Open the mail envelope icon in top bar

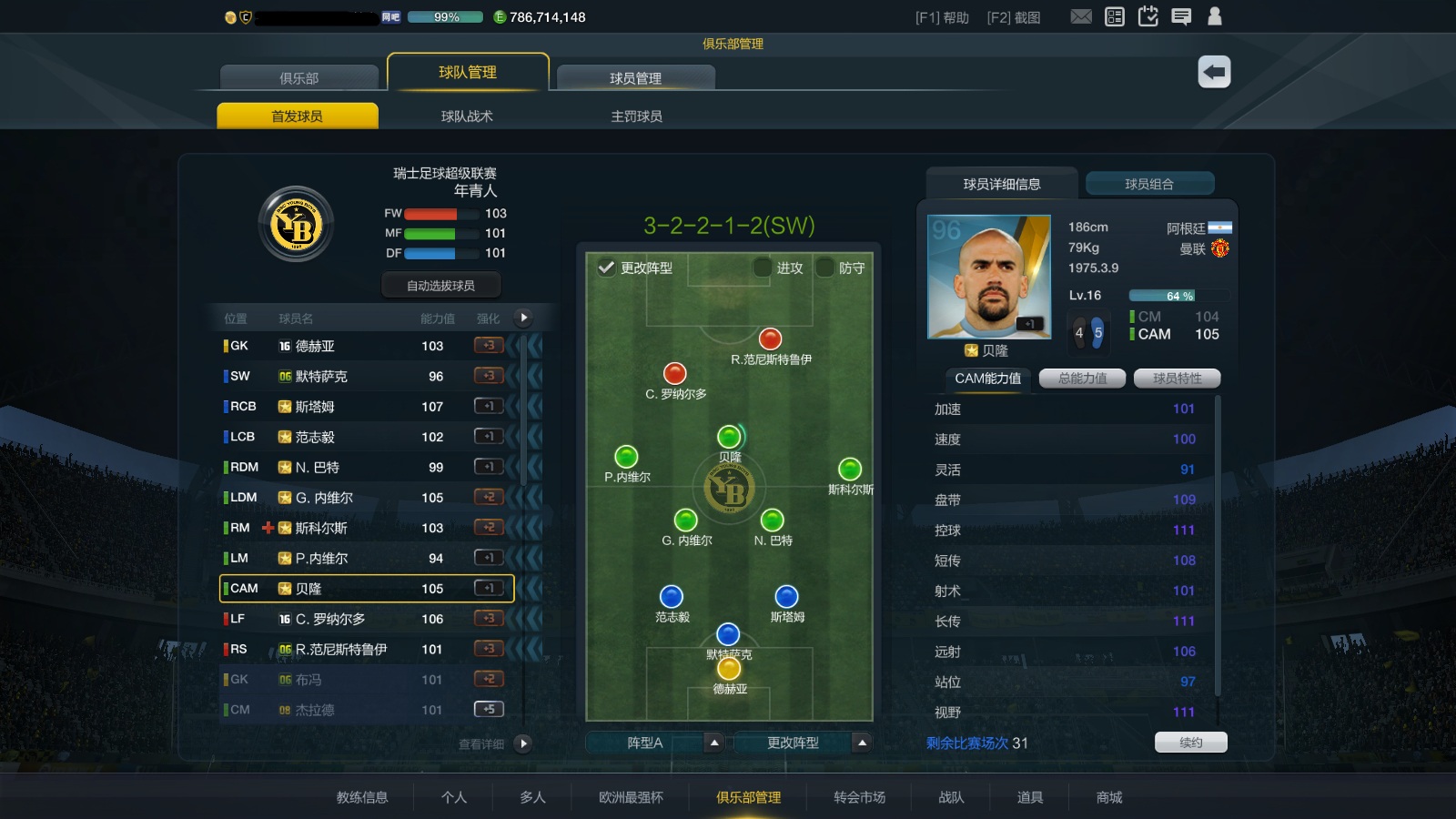point(1081,15)
